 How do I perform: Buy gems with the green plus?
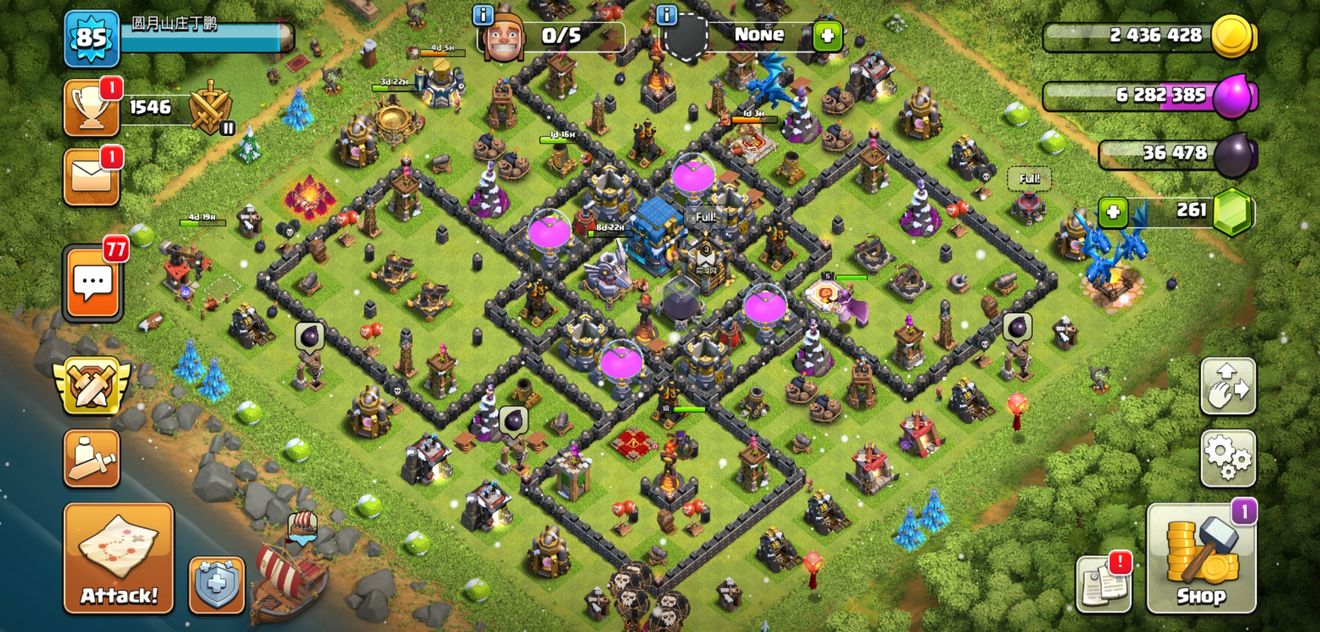[x=1112, y=212]
